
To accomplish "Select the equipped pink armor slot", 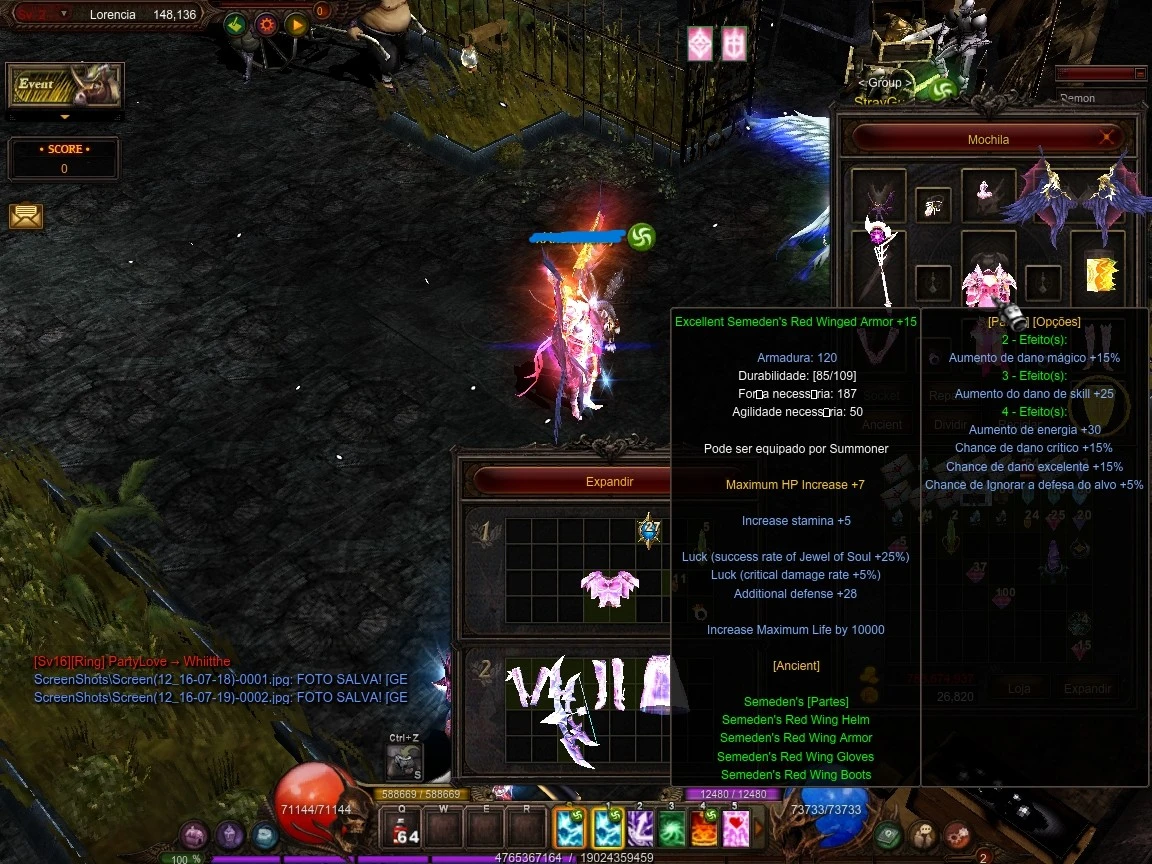I will tap(988, 278).
